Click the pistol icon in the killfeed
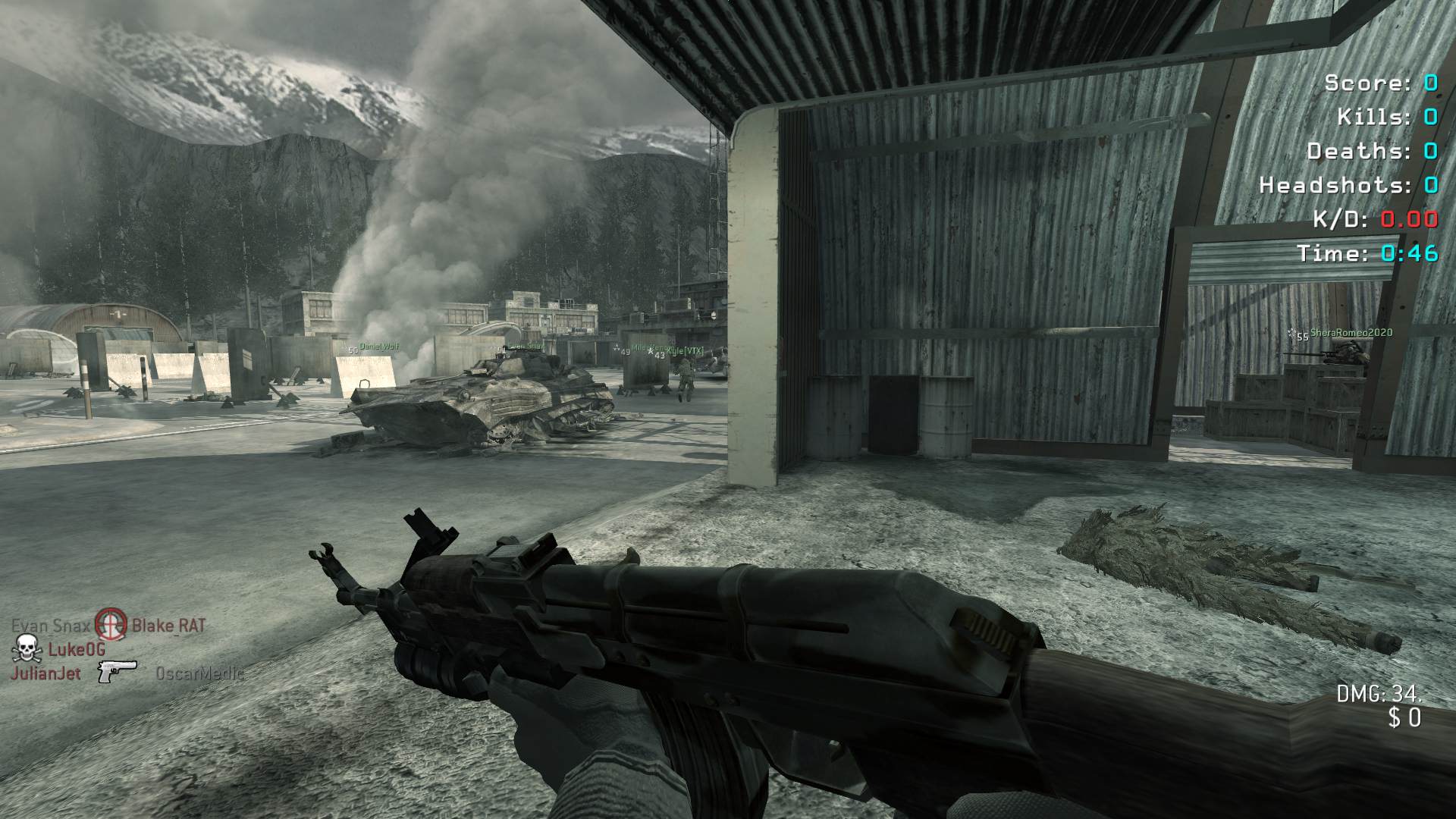The height and width of the screenshot is (819, 1456). pos(117,672)
